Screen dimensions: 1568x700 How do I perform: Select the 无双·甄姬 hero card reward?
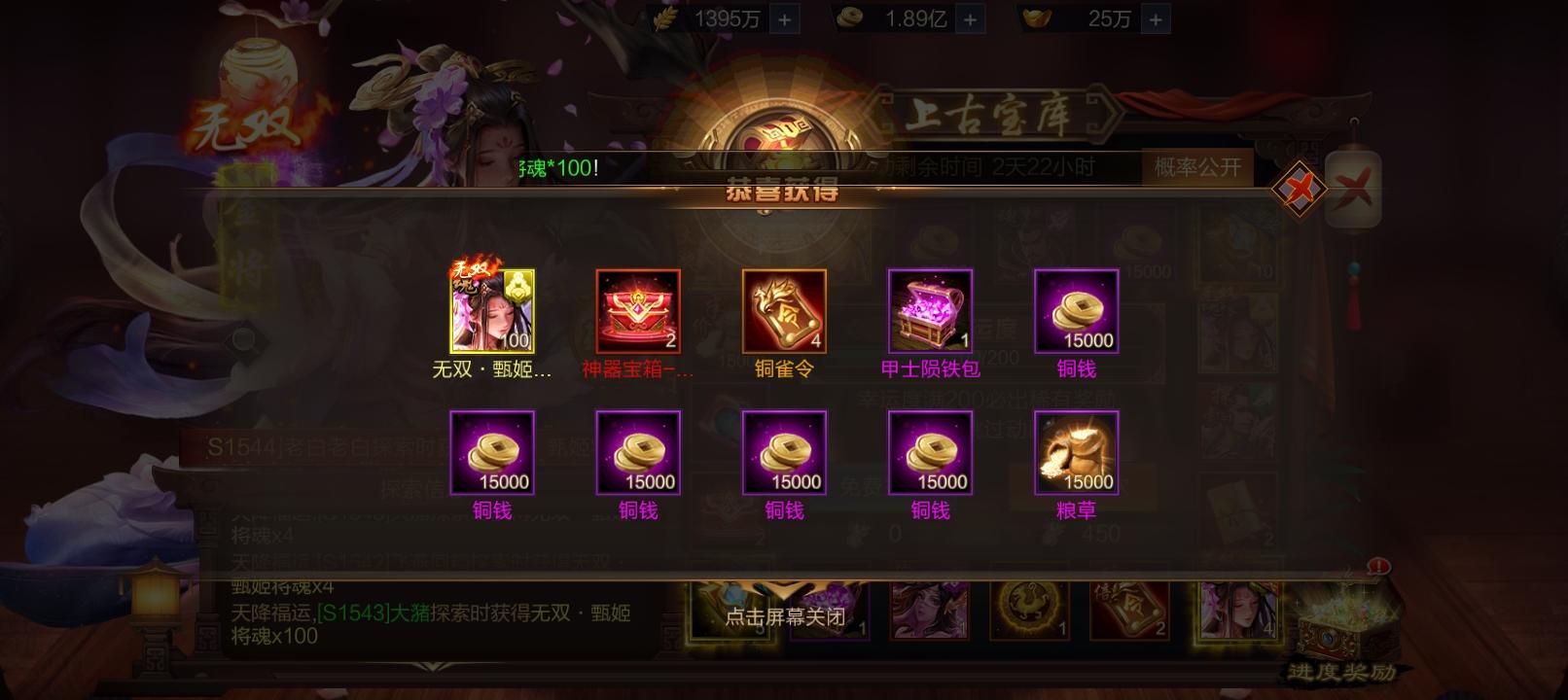click(490, 309)
